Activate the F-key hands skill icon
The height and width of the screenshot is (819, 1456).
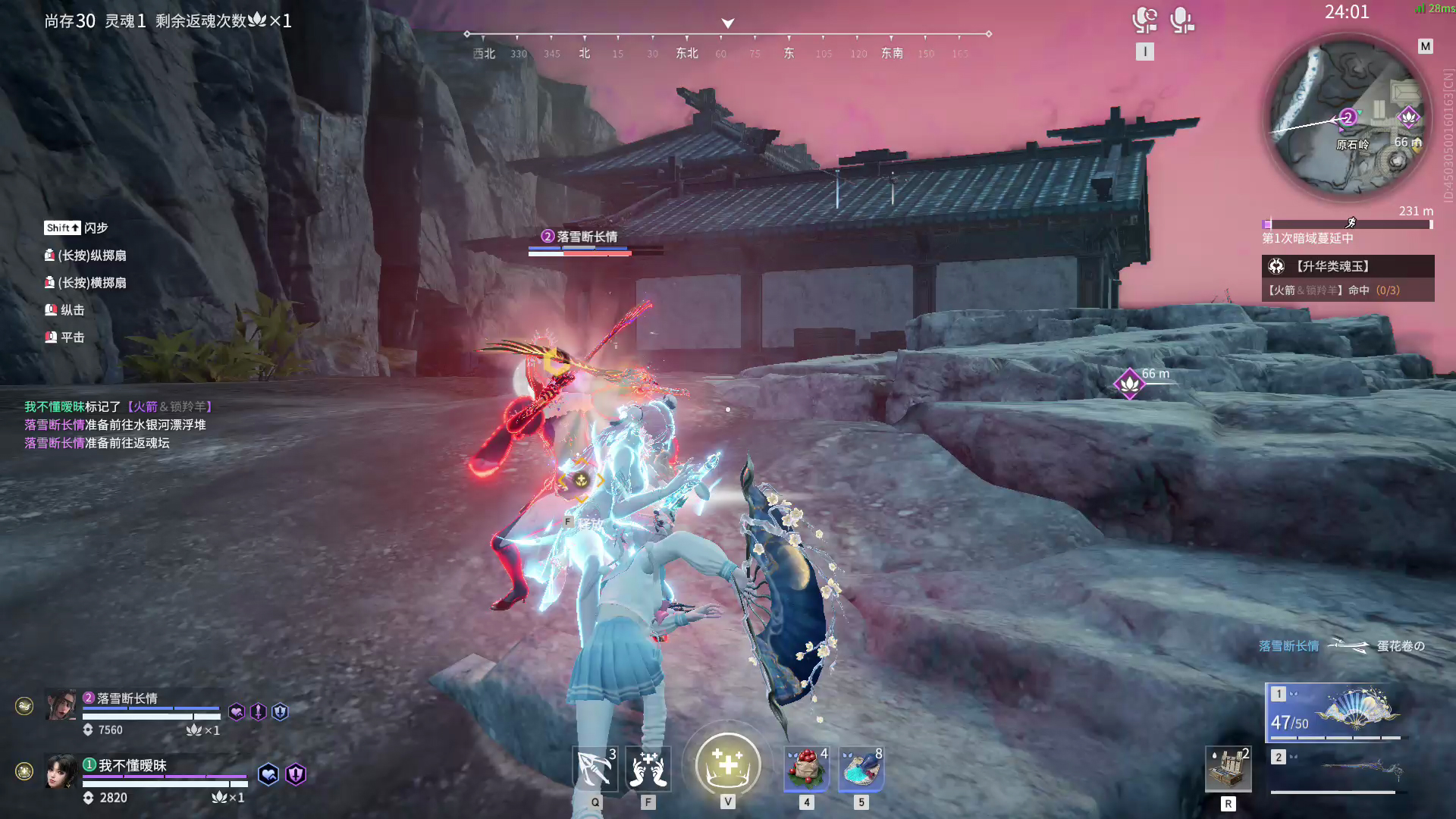point(648,768)
